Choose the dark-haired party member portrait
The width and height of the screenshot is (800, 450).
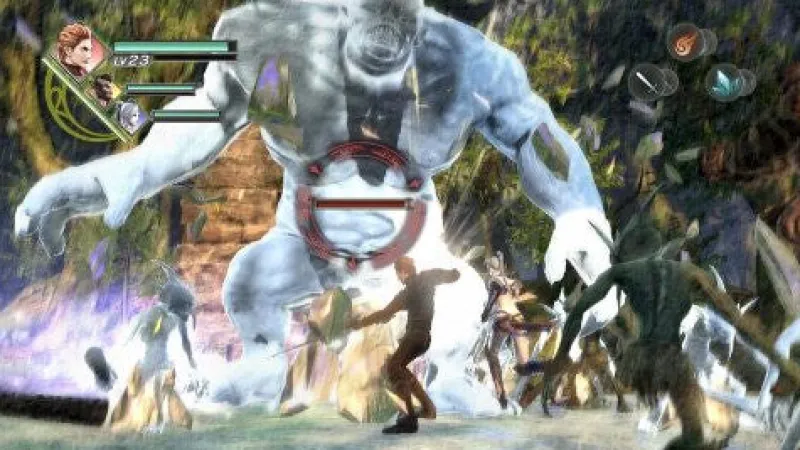[104, 92]
